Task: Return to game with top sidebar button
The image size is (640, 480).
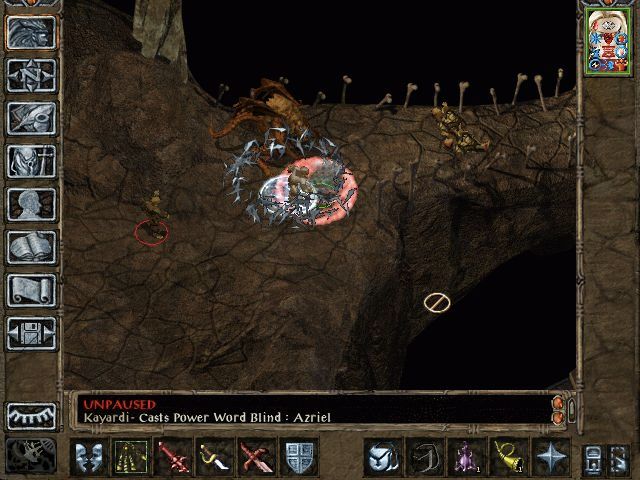Action: pos(31,32)
